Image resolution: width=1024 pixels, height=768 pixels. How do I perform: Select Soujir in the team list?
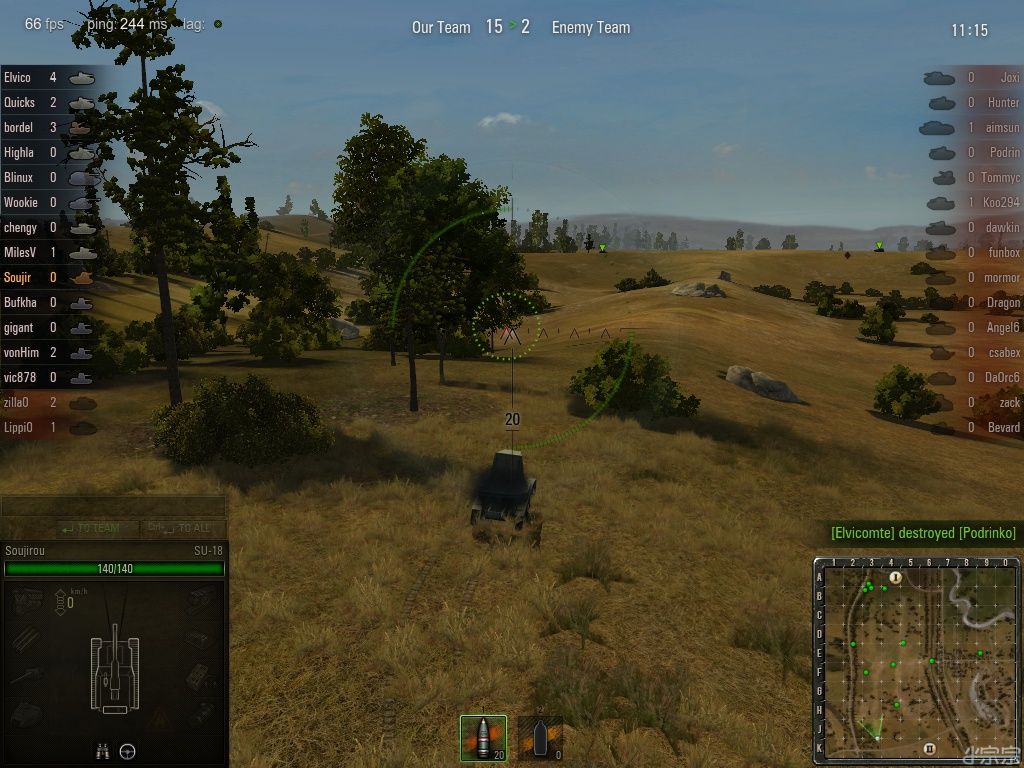pos(19,277)
